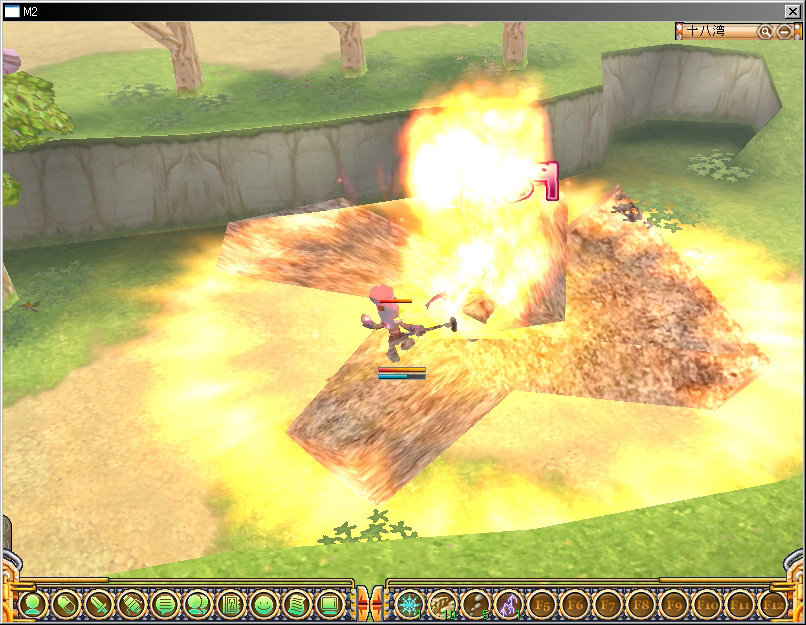Select the smiley face emote icon
Image resolution: width=806 pixels, height=625 pixels.
[x=263, y=604]
